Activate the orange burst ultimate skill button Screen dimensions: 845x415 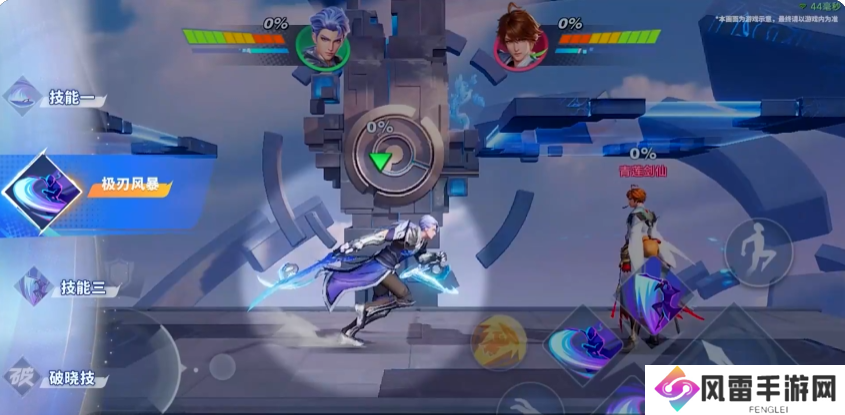[499, 342]
